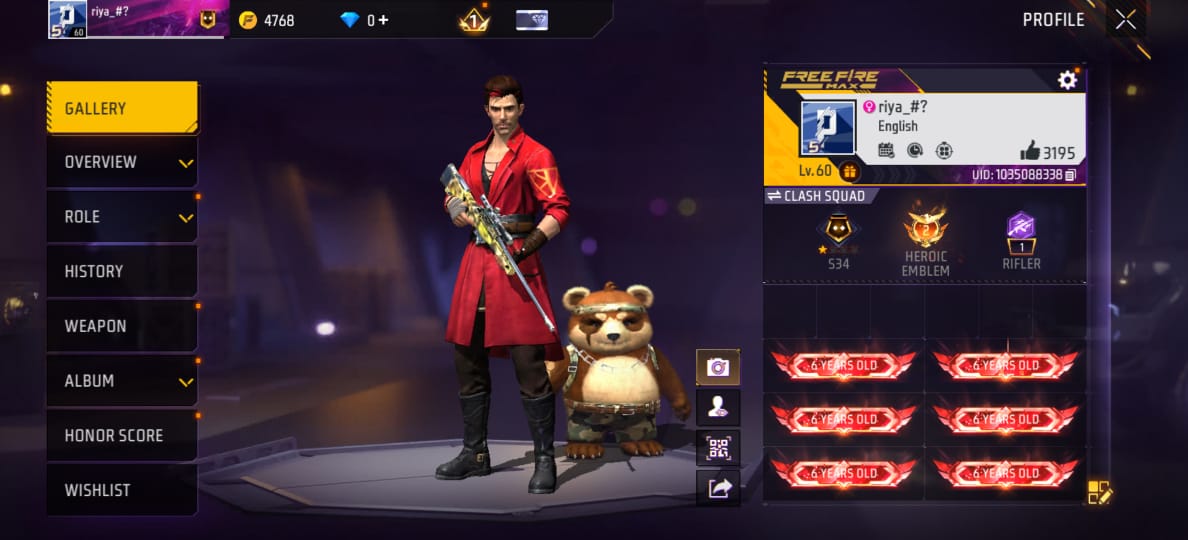Screen dimensions: 1188x540
Task: Close the profile with the X button
Action: [x=1125, y=20]
